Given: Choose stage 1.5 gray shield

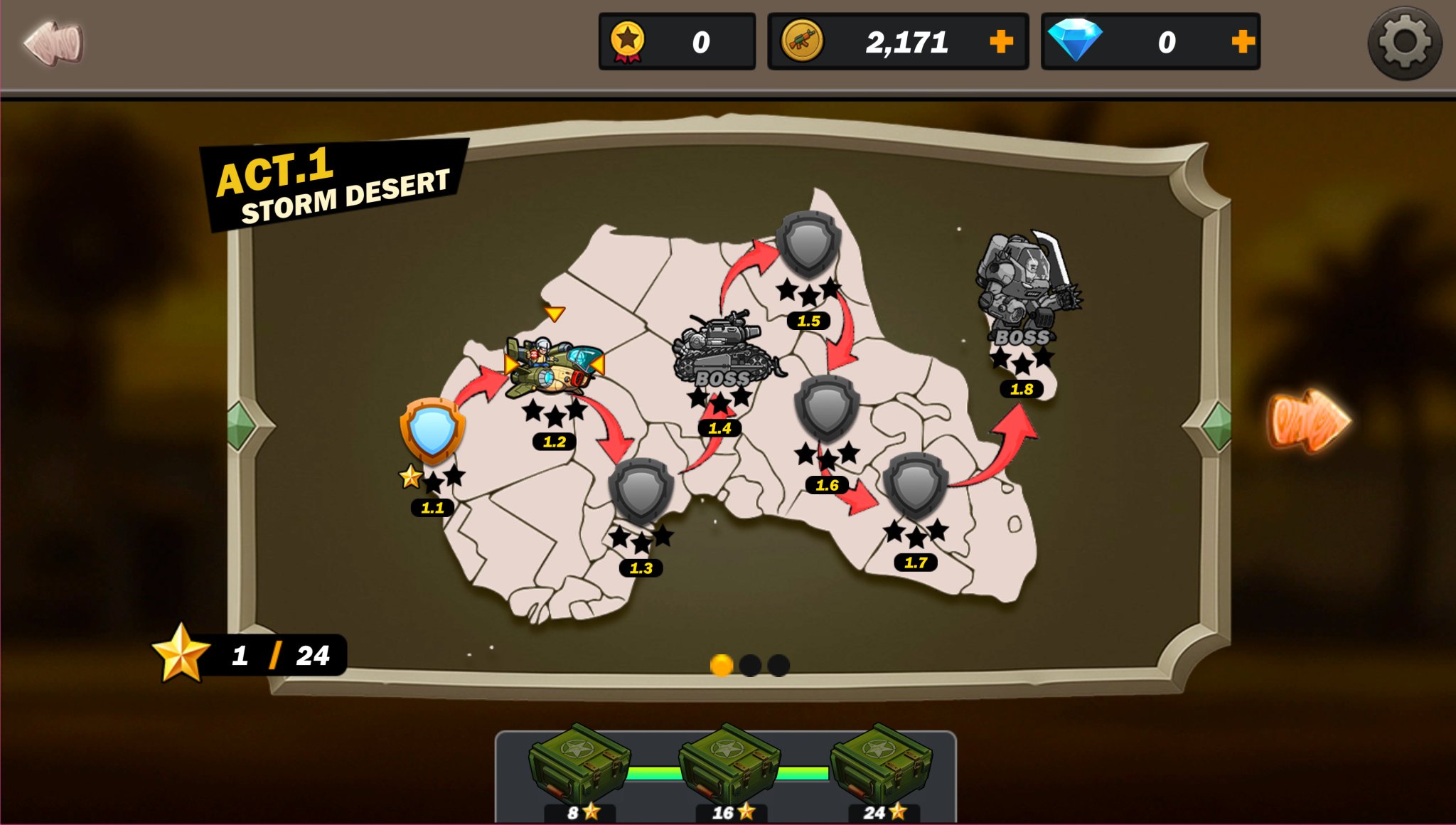Looking at the screenshot, I should pyautogui.click(x=808, y=243).
